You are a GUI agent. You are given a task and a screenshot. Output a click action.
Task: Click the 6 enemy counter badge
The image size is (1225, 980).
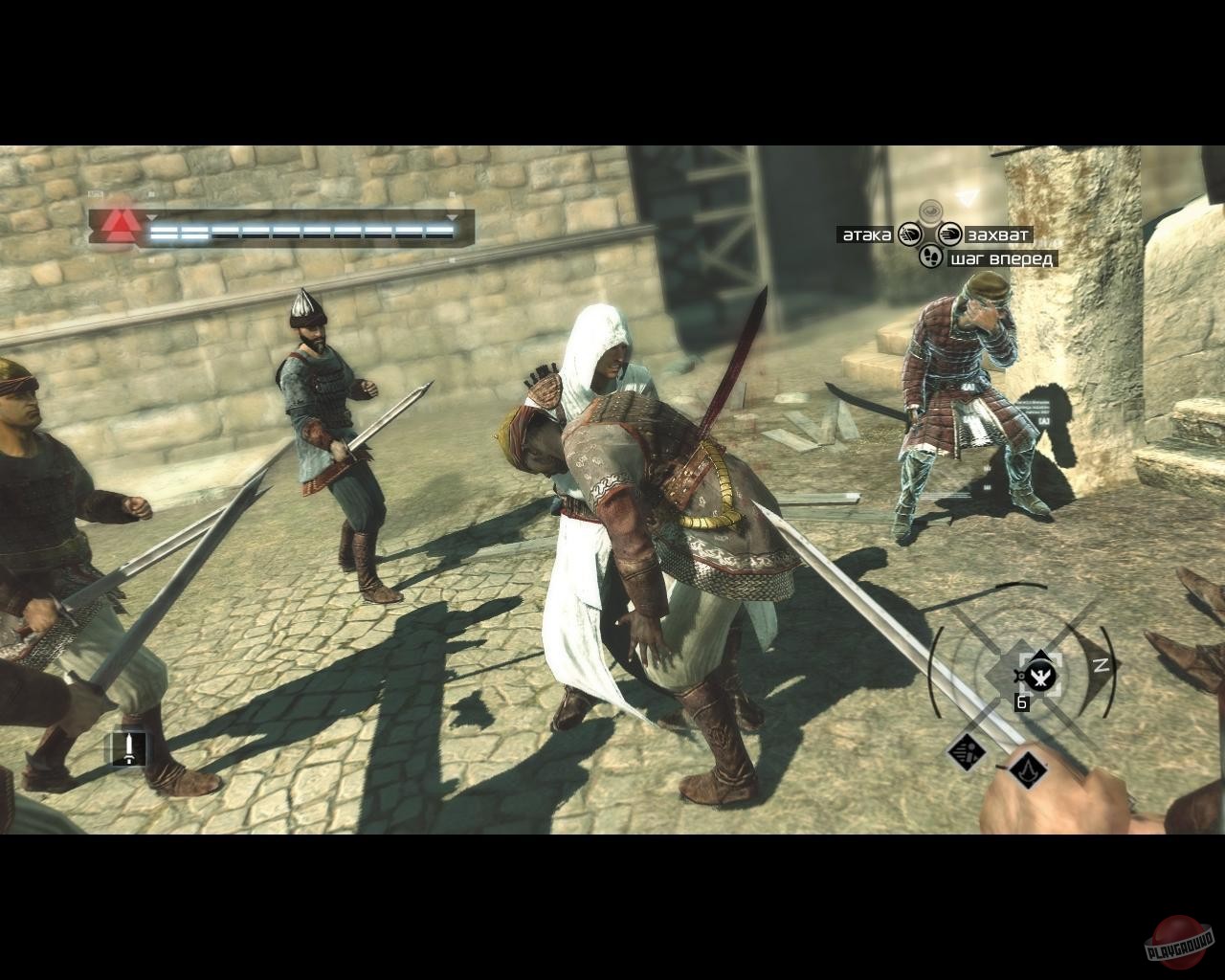pyautogui.click(x=1021, y=702)
